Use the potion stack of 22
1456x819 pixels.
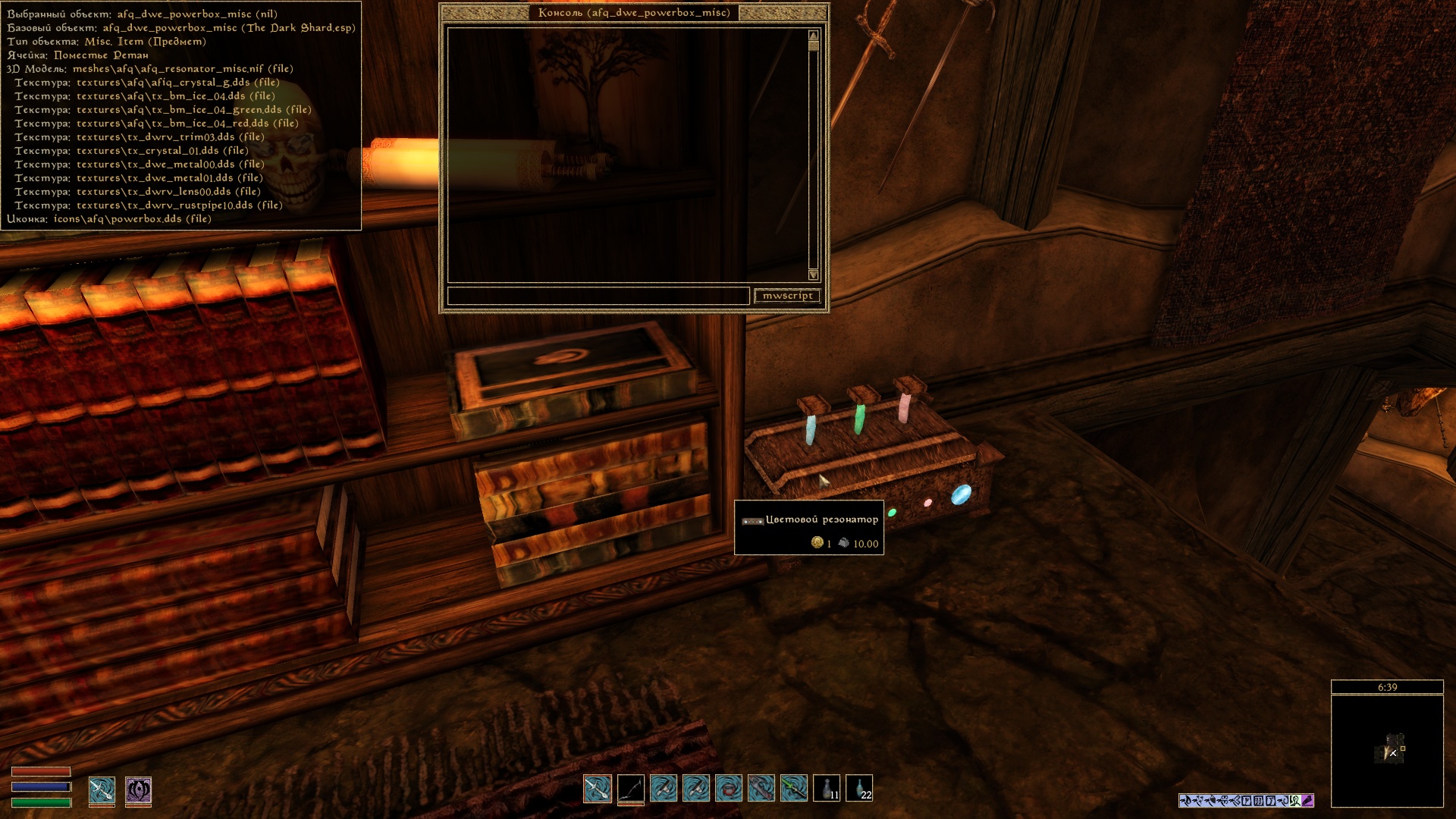click(x=859, y=789)
